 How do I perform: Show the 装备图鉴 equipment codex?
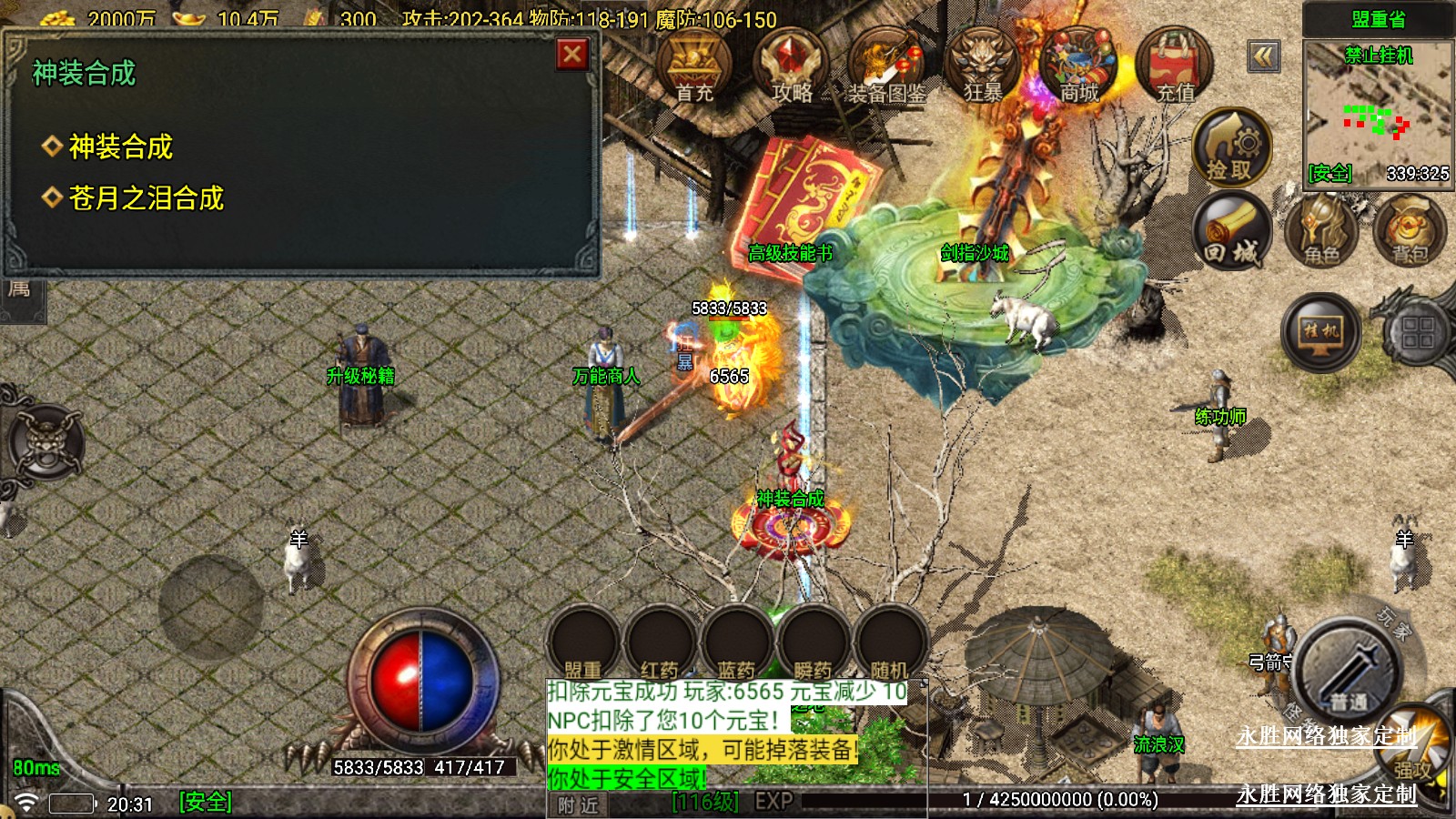click(887, 66)
